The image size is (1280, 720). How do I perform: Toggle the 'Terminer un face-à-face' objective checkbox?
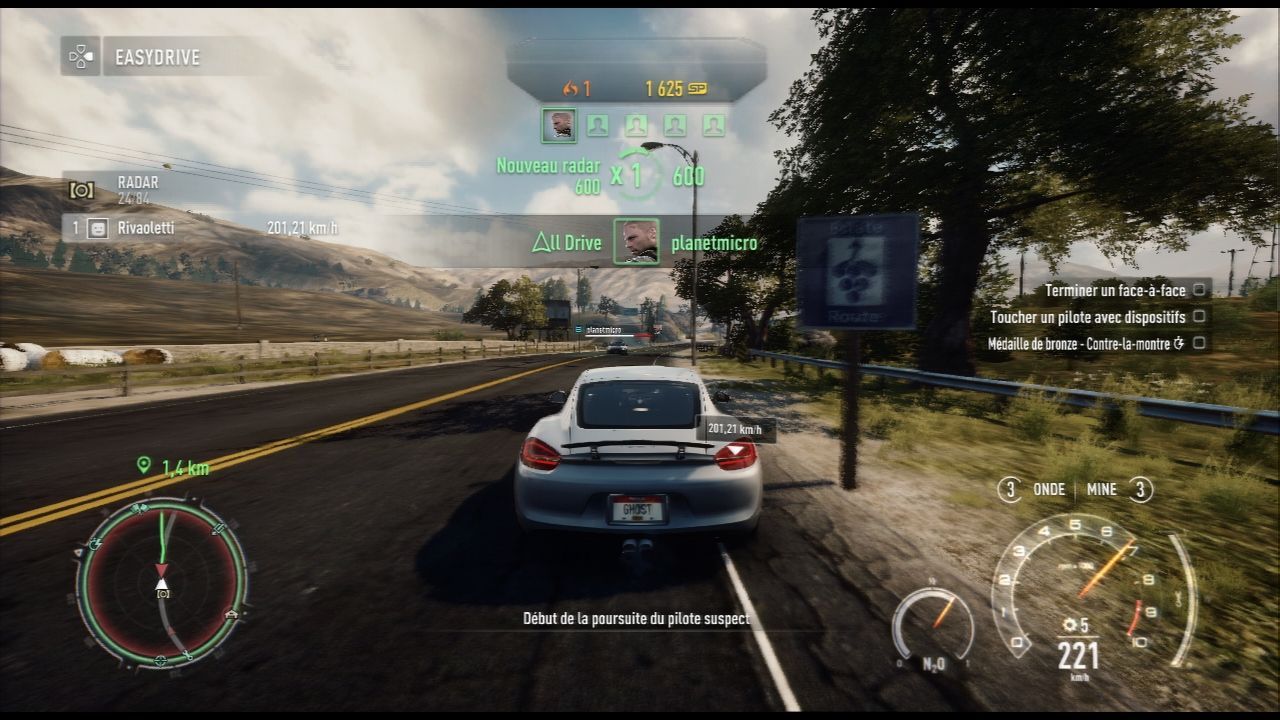(x=1198, y=290)
